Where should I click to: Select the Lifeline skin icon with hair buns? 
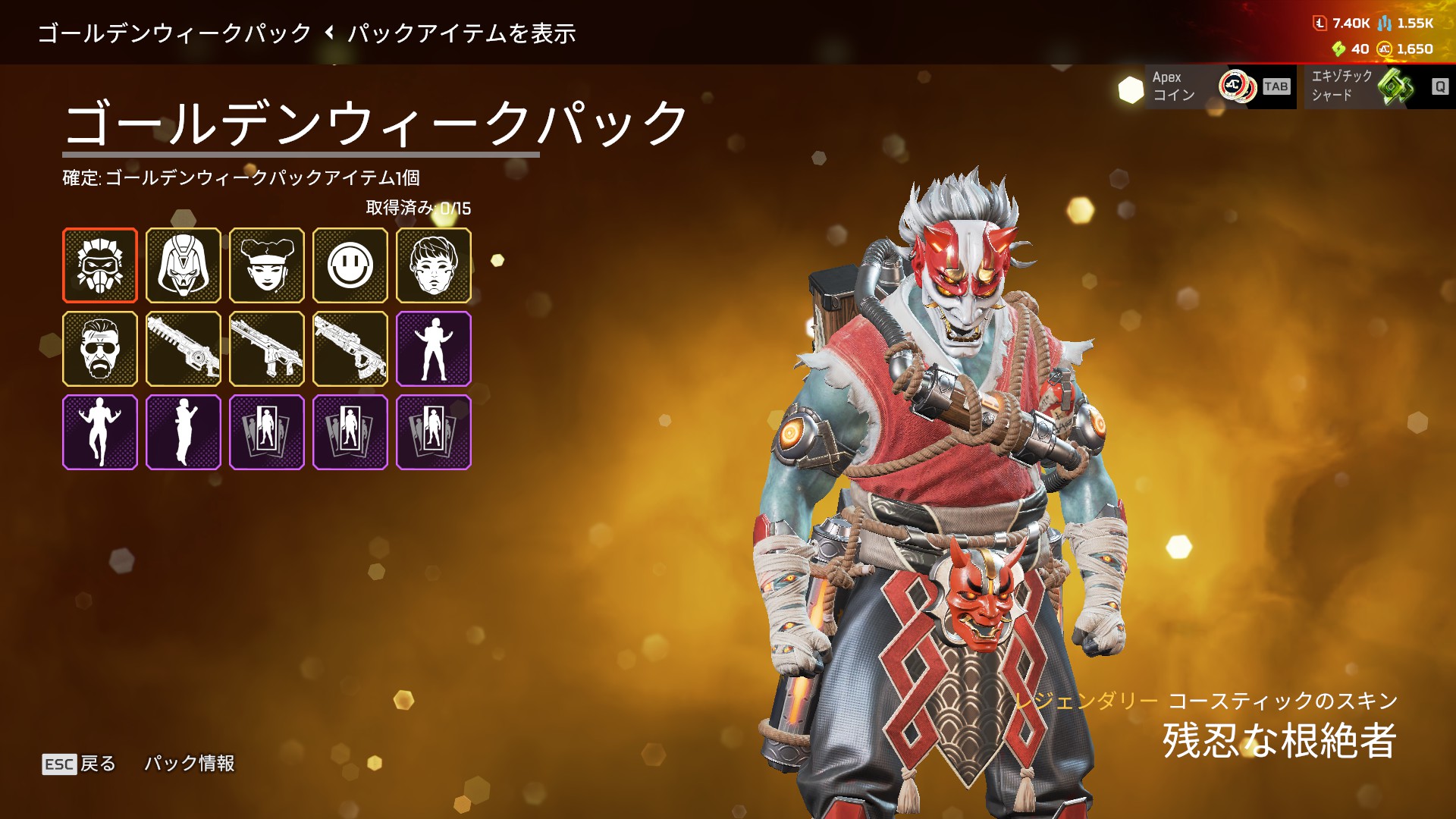coord(267,265)
